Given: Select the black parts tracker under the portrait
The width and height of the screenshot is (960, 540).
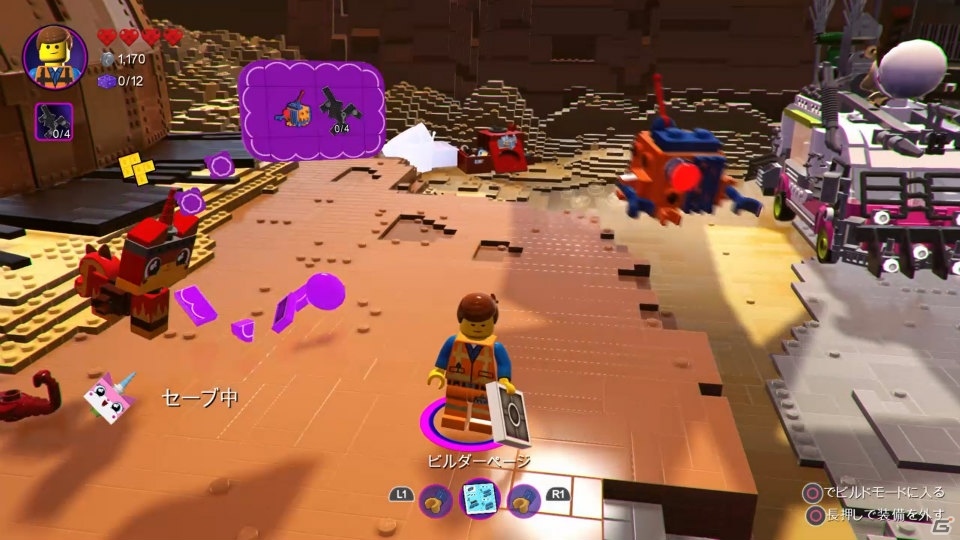Looking at the screenshot, I should click(x=54, y=121).
